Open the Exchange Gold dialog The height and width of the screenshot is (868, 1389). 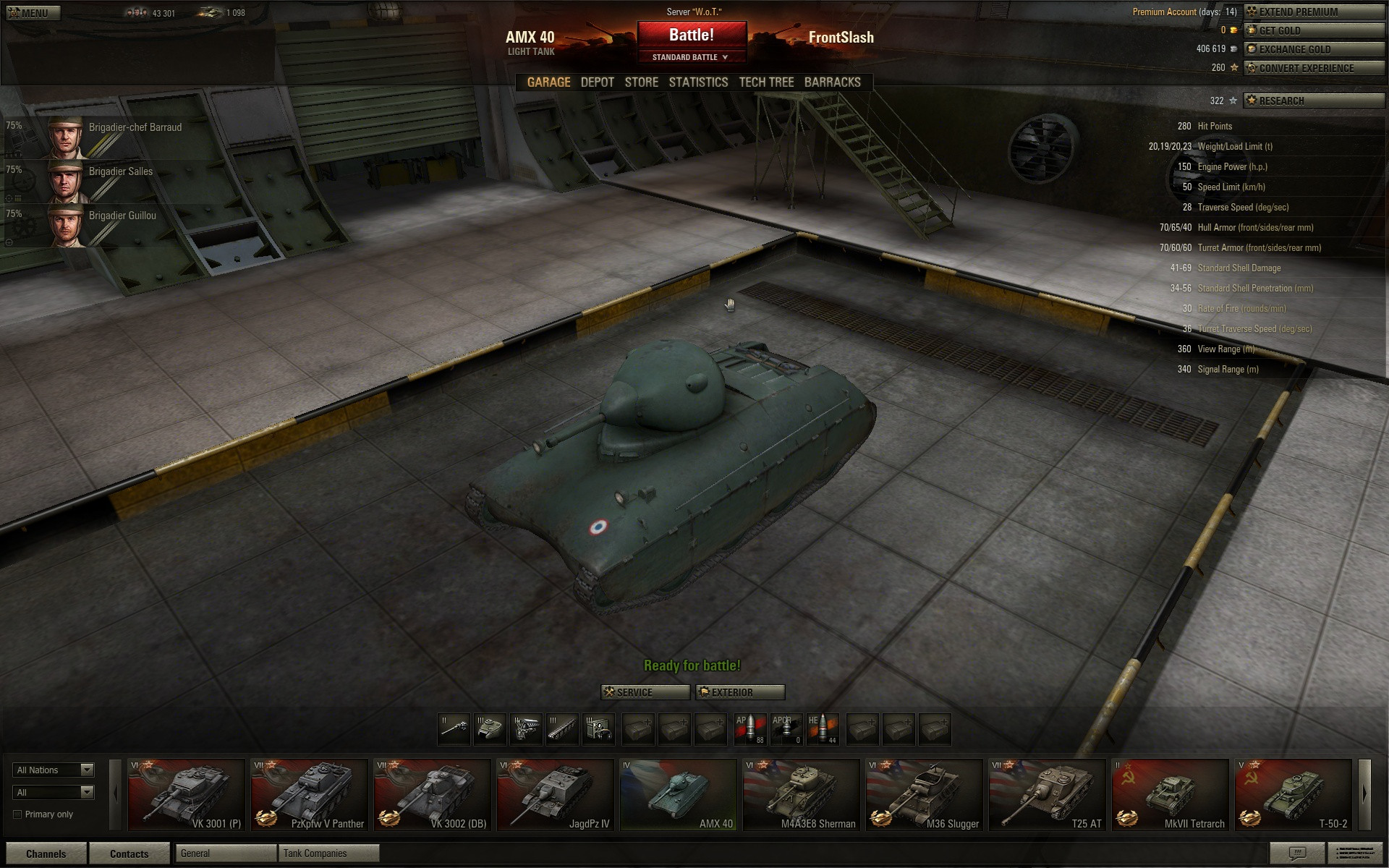[x=1314, y=49]
